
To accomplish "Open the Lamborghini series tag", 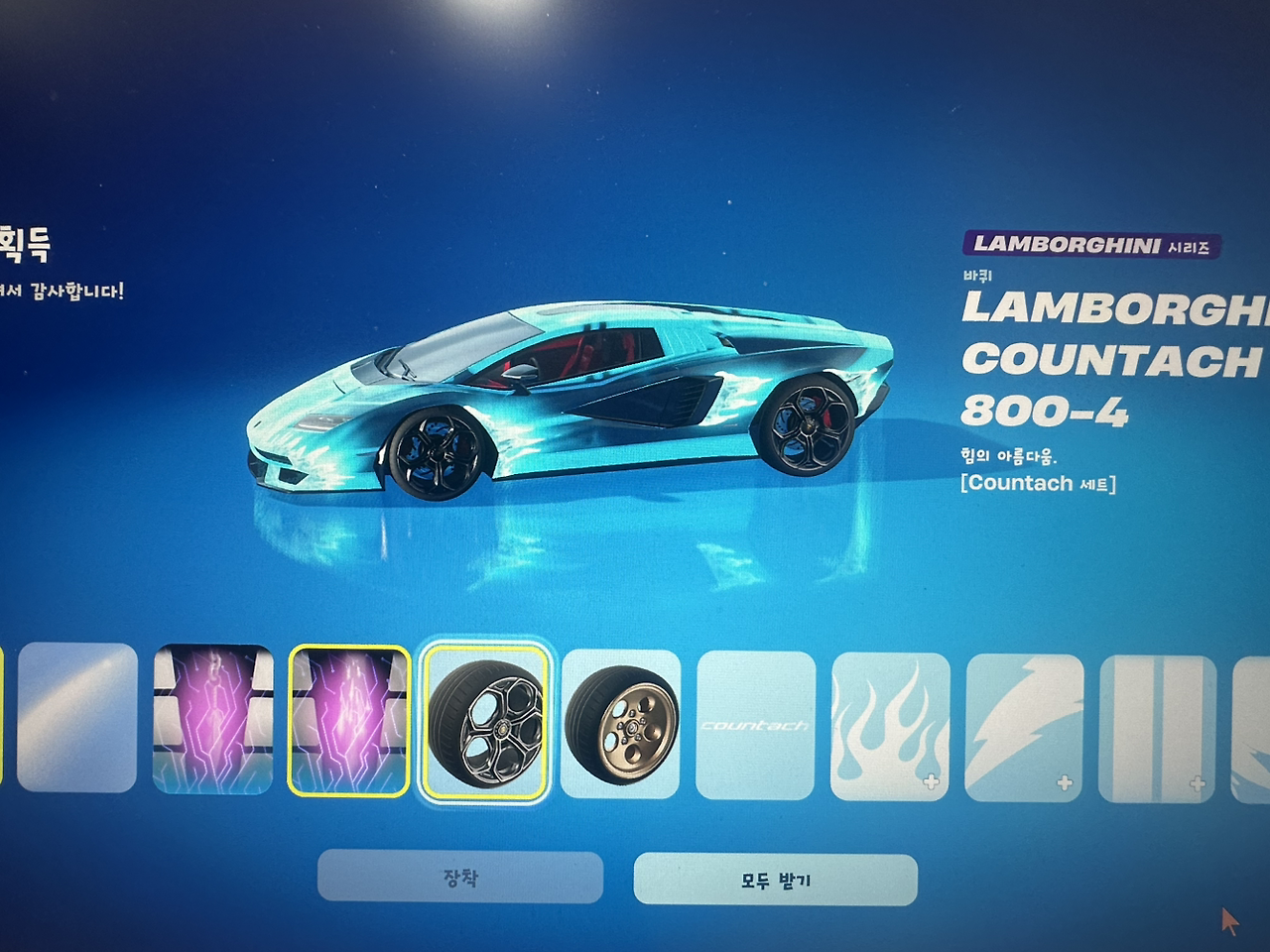I will click(1091, 245).
